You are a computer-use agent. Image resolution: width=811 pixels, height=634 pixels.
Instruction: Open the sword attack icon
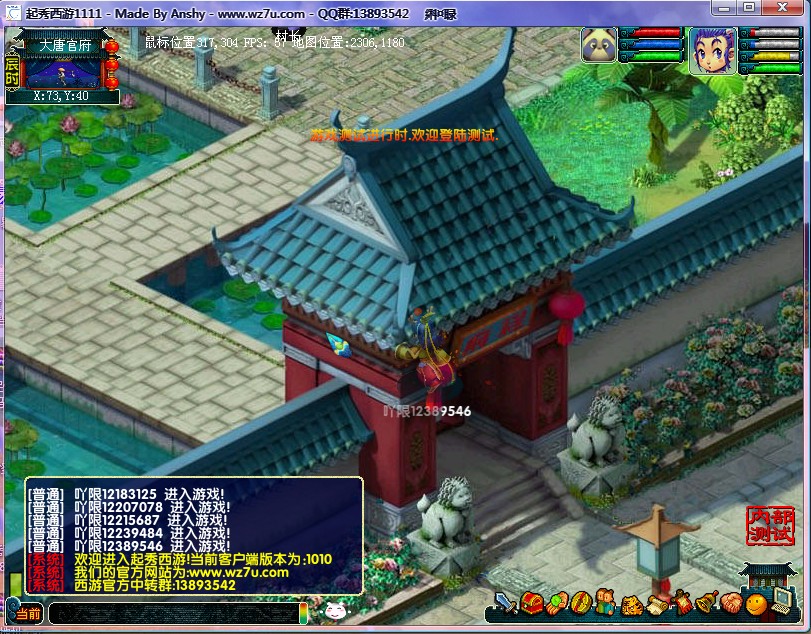[x=506, y=604]
